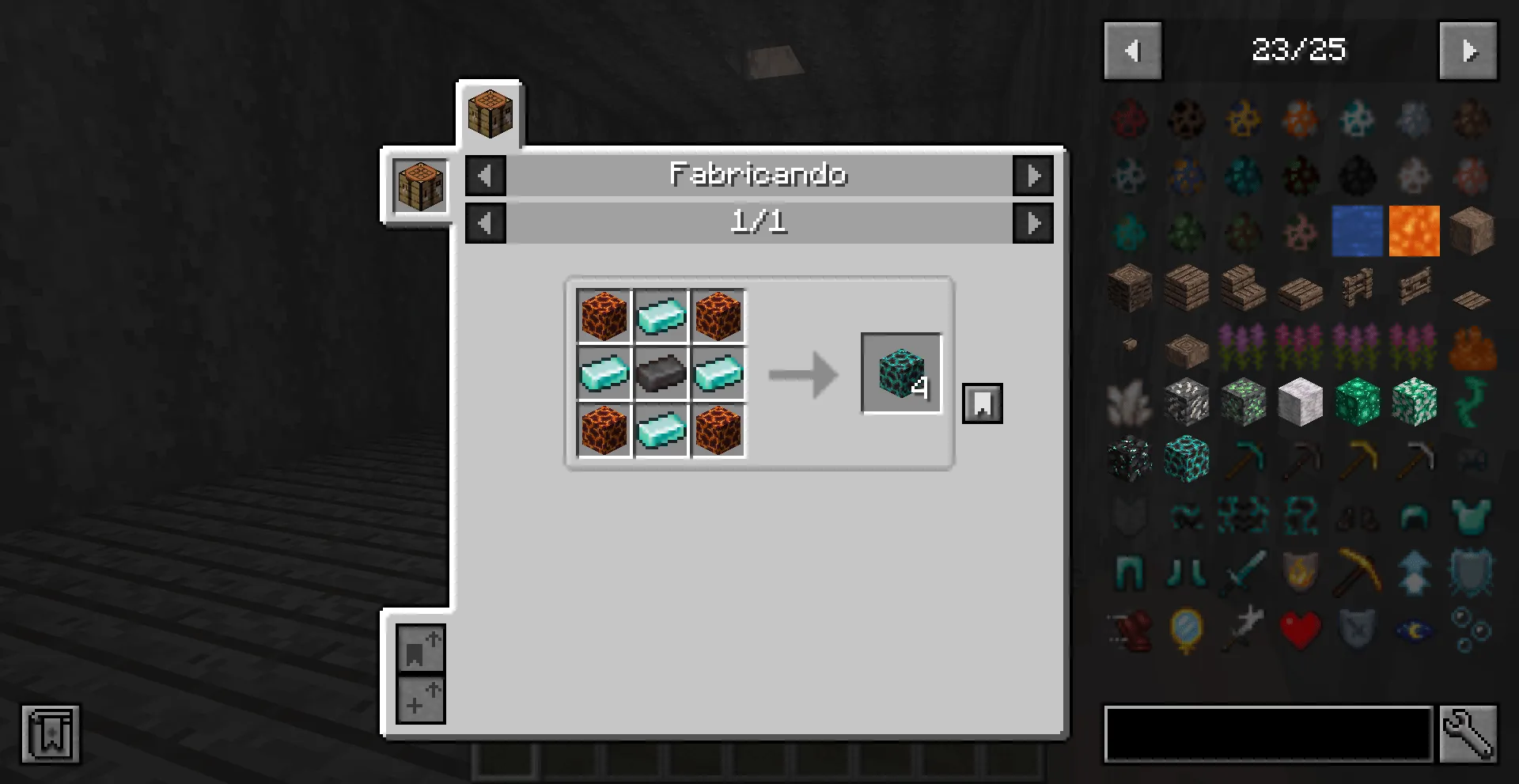
Task: Open the trash can menu at bottom left
Action: (x=51, y=733)
